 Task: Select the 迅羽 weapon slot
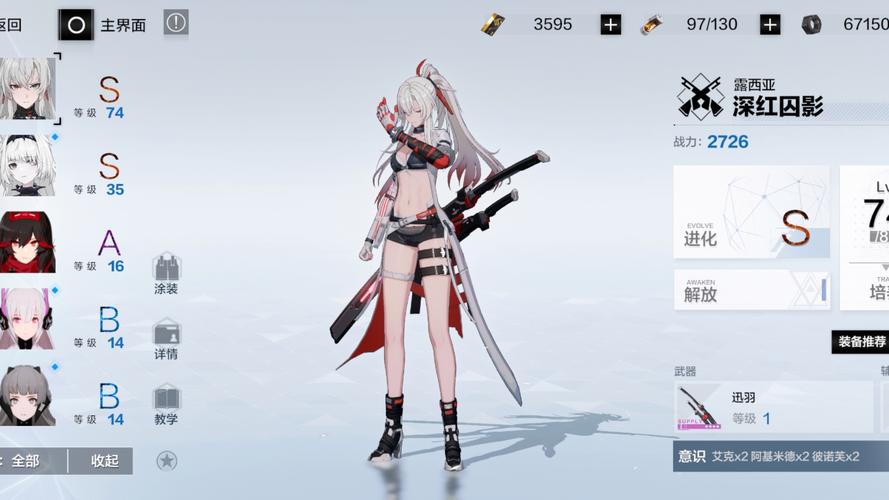(772, 407)
